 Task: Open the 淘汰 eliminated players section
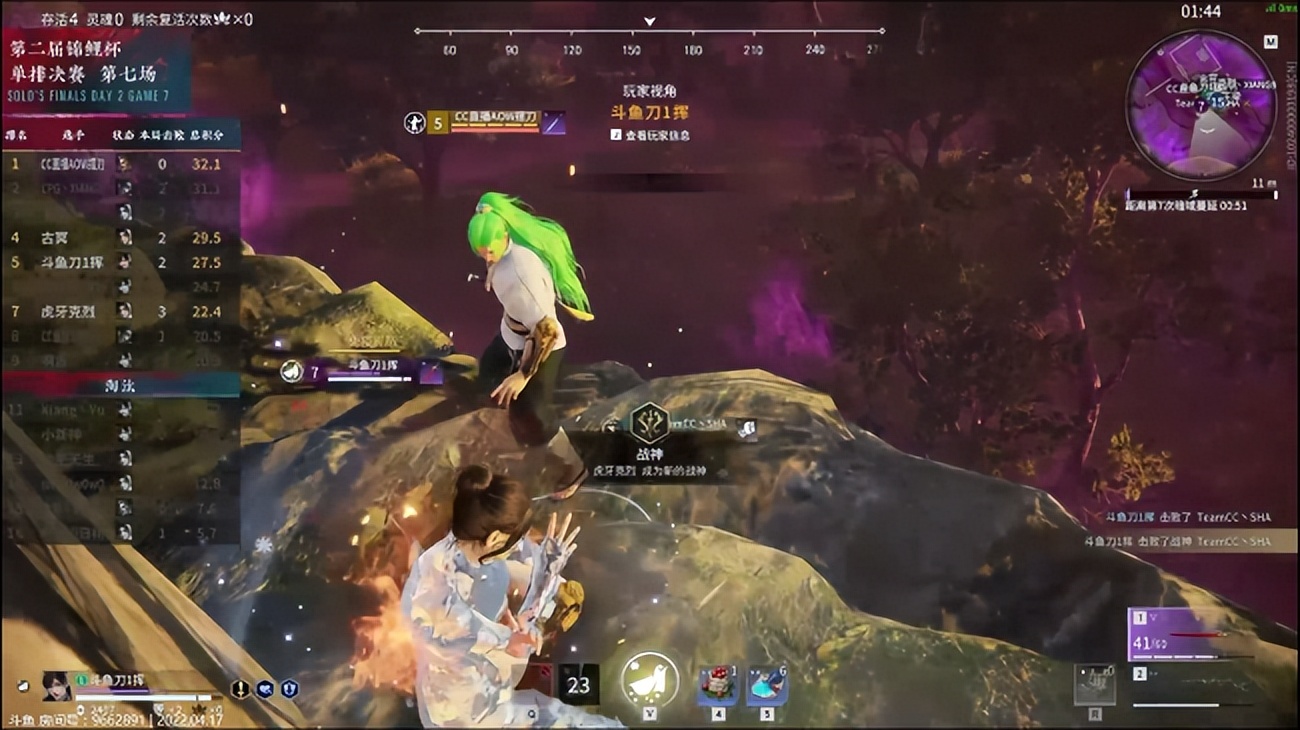coord(120,384)
